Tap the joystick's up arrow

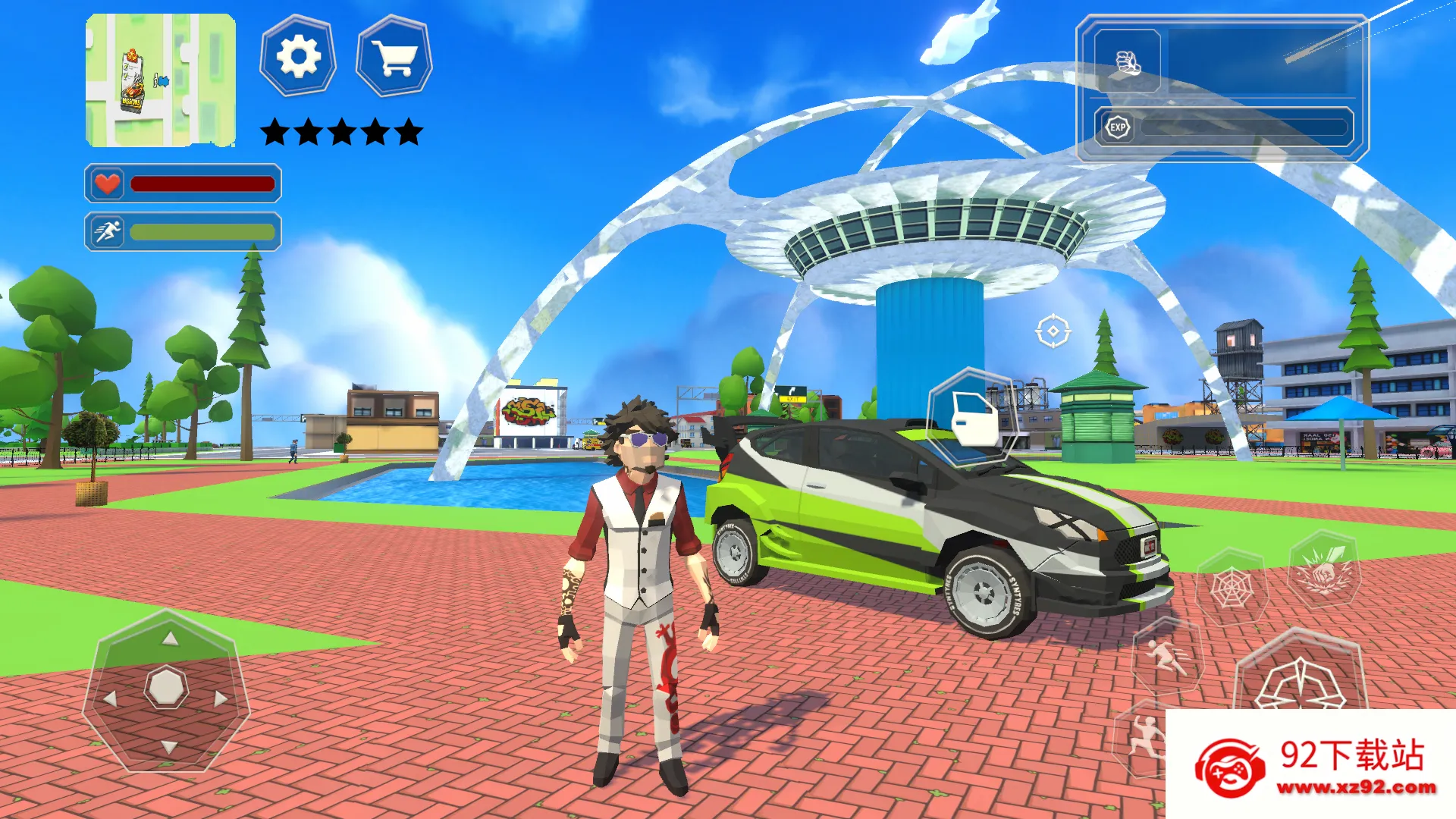(170, 639)
